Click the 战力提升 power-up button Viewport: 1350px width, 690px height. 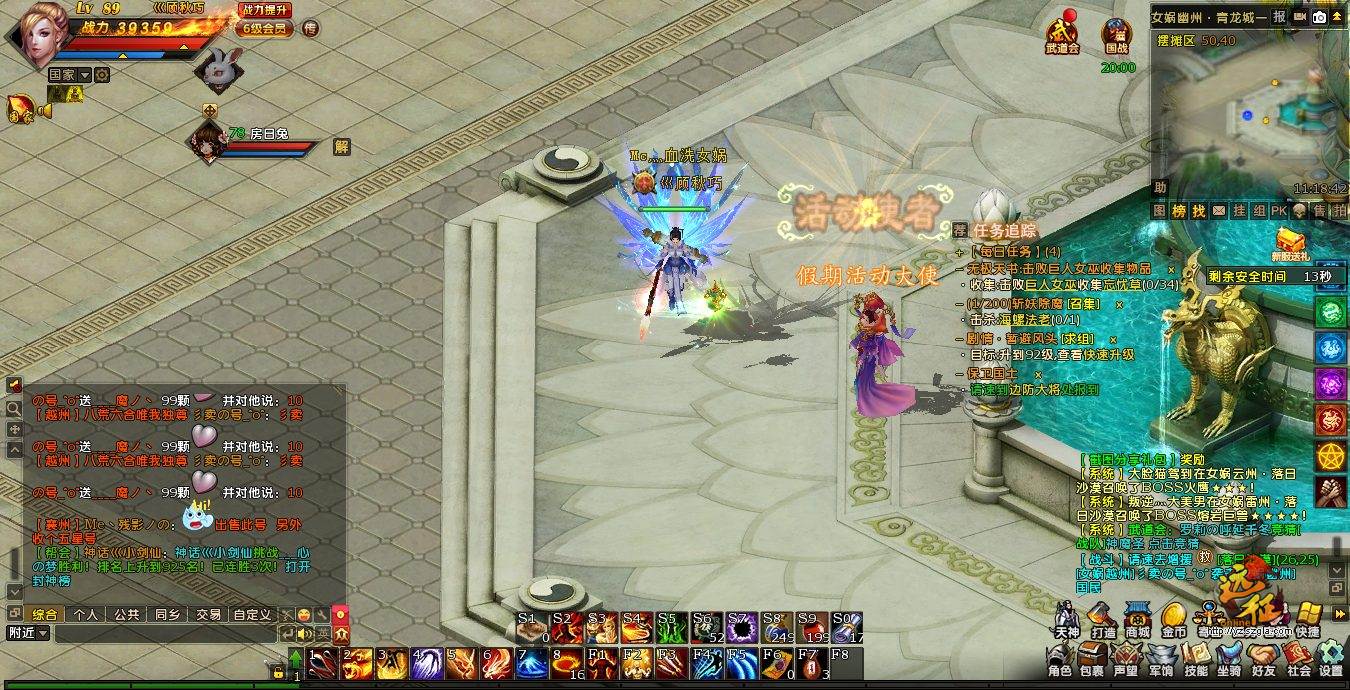coord(265,10)
